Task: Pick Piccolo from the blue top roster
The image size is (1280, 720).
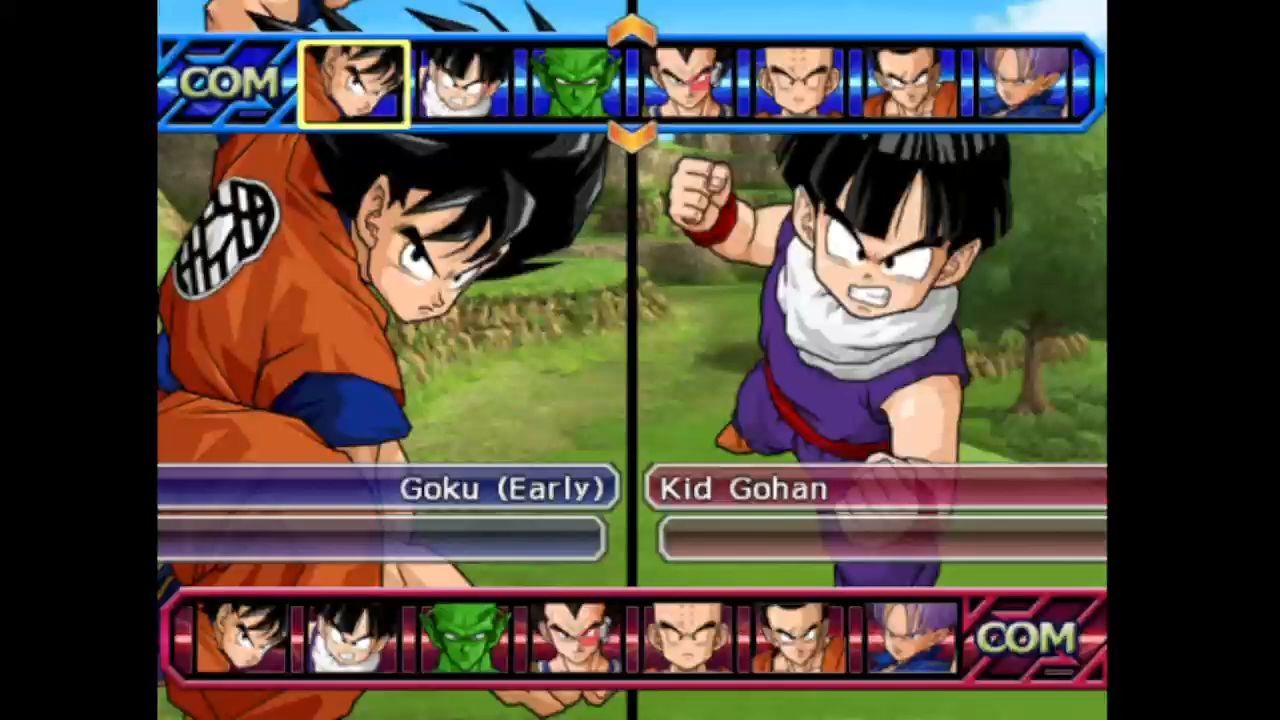Action: (x=575, y=84)
